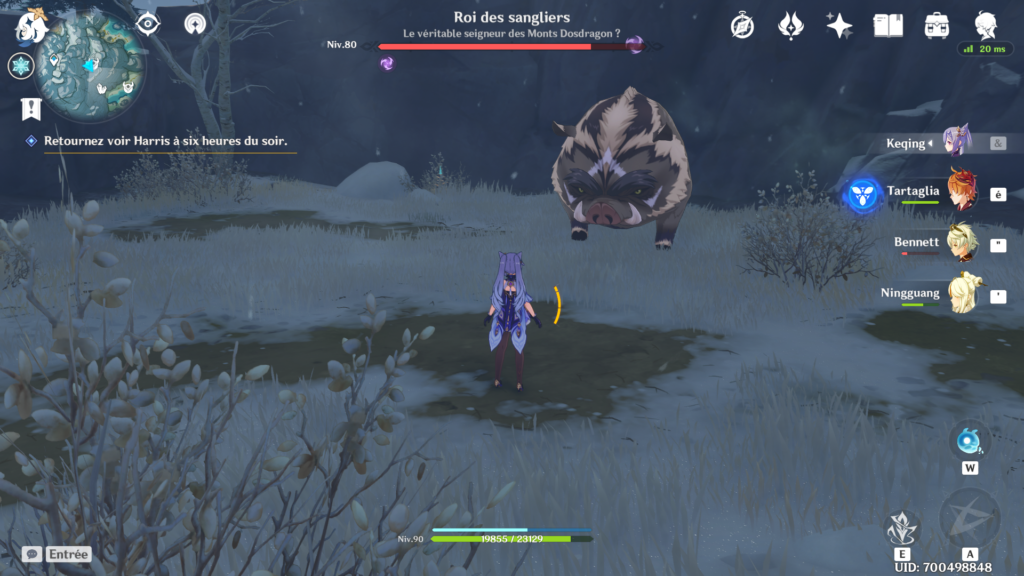
Task: Select the Harris quest objective tracker
Action: [x=165, y=141]
